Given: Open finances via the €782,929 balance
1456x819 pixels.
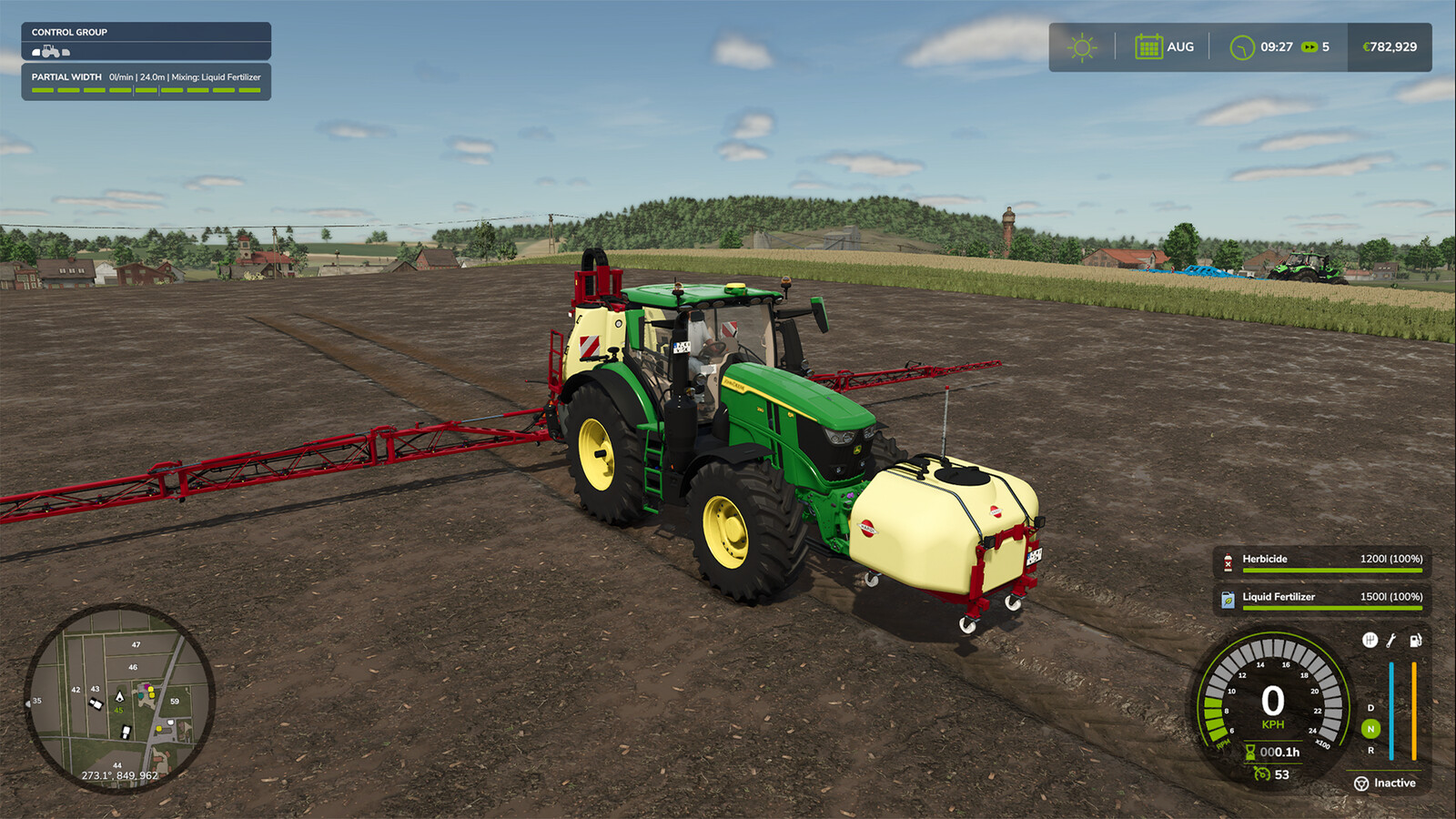Looking at the screenshot, I should pyautogui.click(x=1391, y=45).
